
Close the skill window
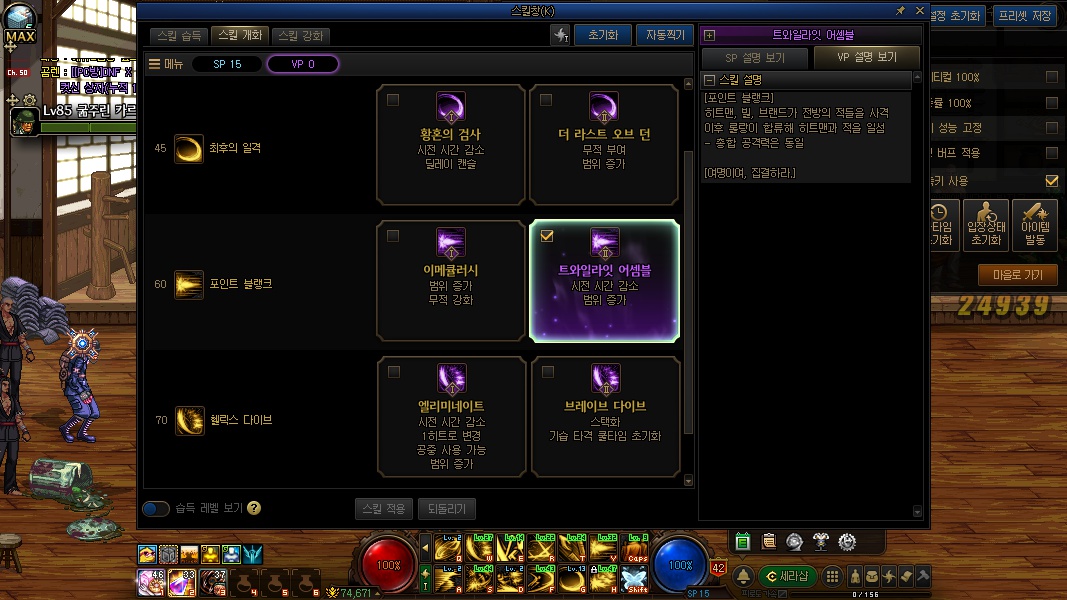click(x=920, y=10)
